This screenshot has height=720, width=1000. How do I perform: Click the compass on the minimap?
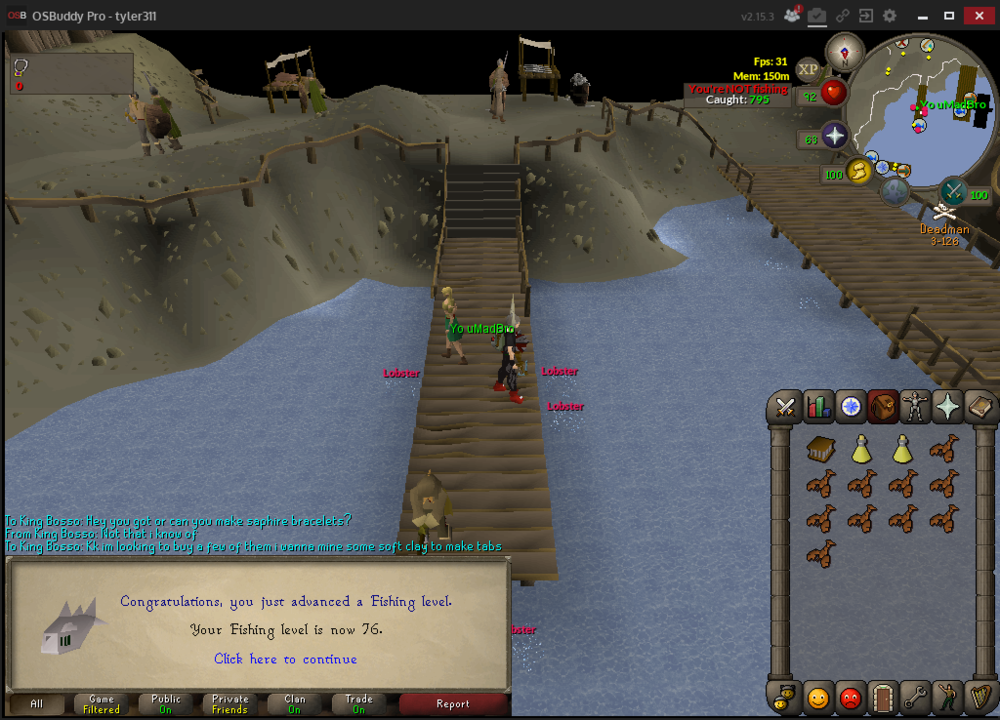844,52
